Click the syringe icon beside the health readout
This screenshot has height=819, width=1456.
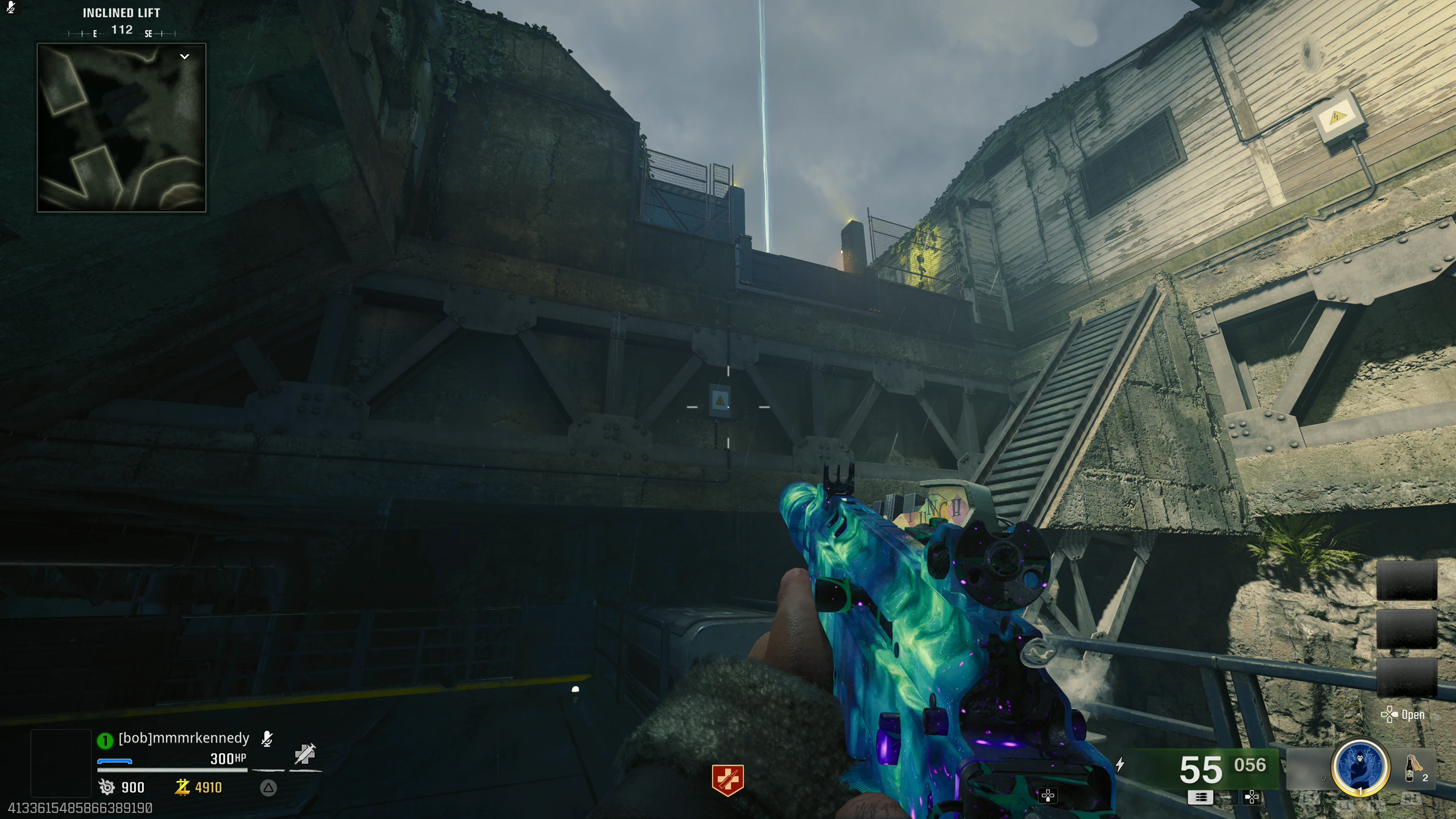(x=305, y=754)
